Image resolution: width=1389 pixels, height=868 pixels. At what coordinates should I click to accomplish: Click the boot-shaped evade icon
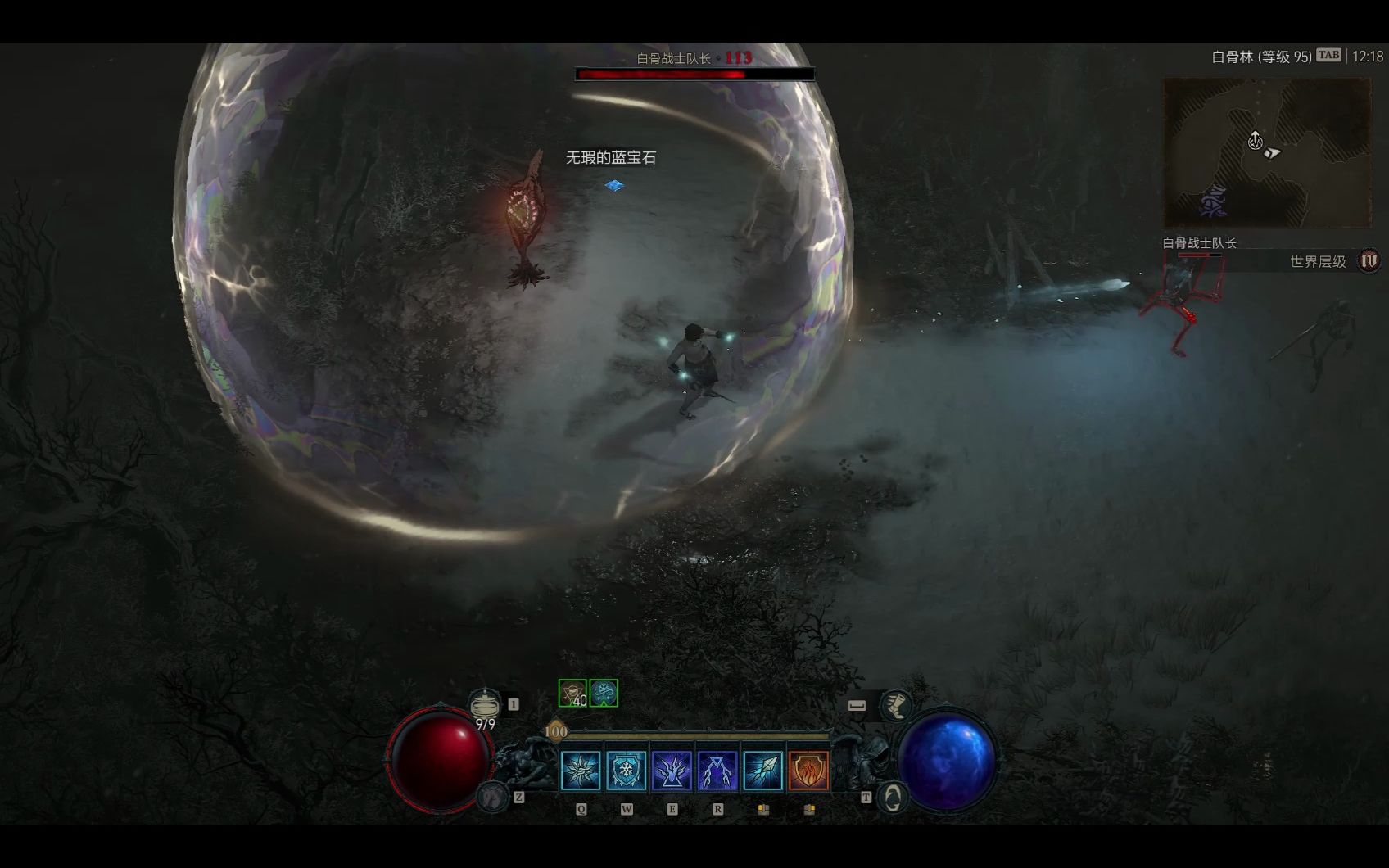pyautogui.click(x=896, y=705)
